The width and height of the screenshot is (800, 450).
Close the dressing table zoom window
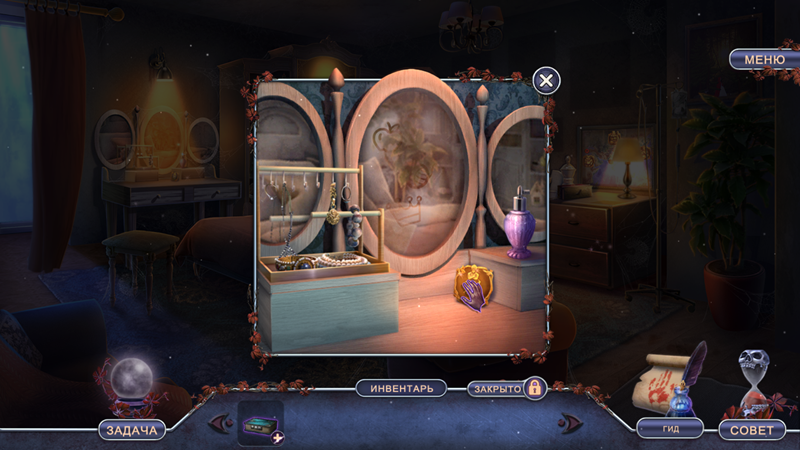(x=545, y=81)
